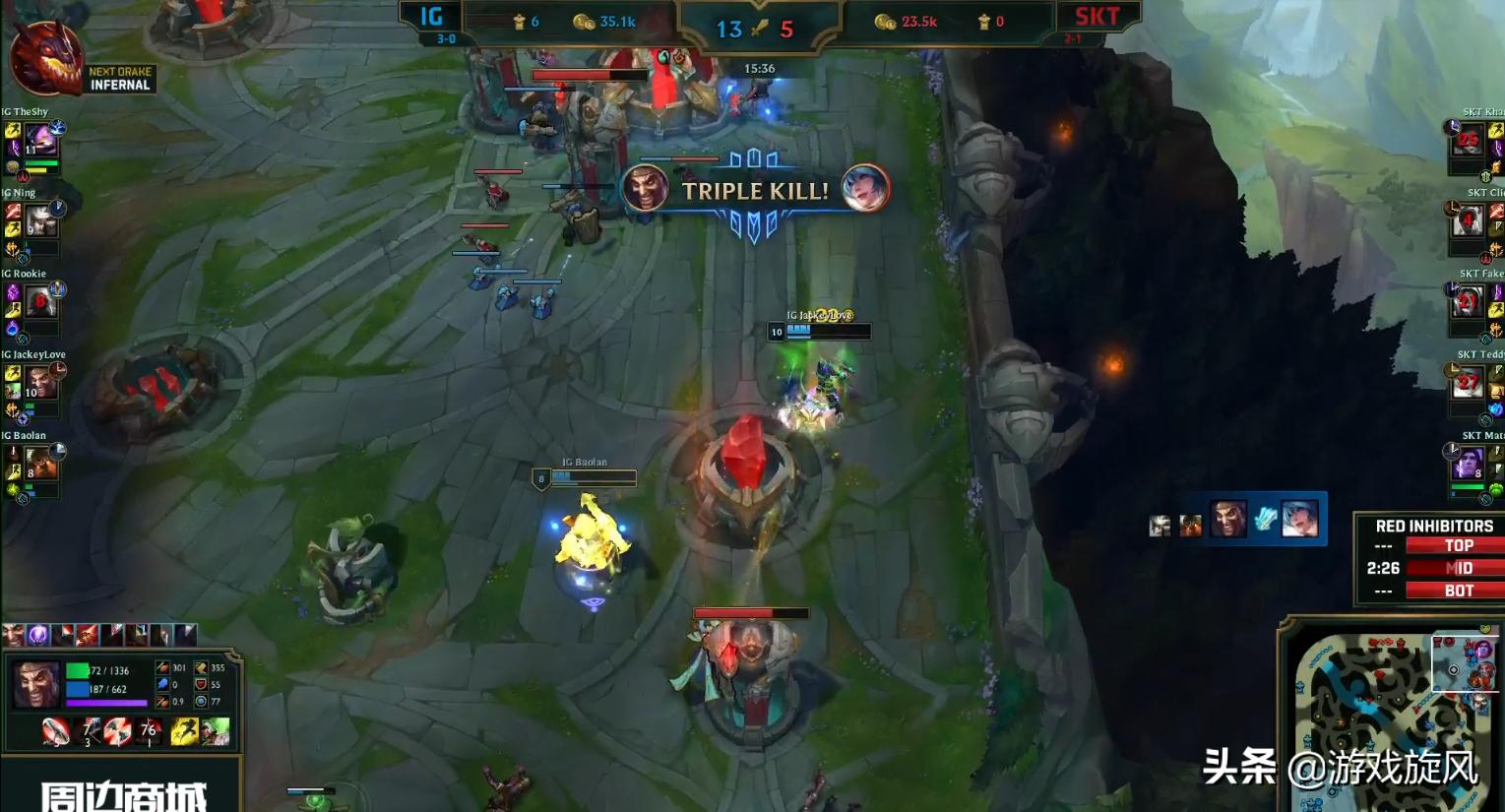The width and height of the screenshot is (1505, 812).
Task: Click Draven's ultimate ability icon showing 76
Action: tap(149, 731)
